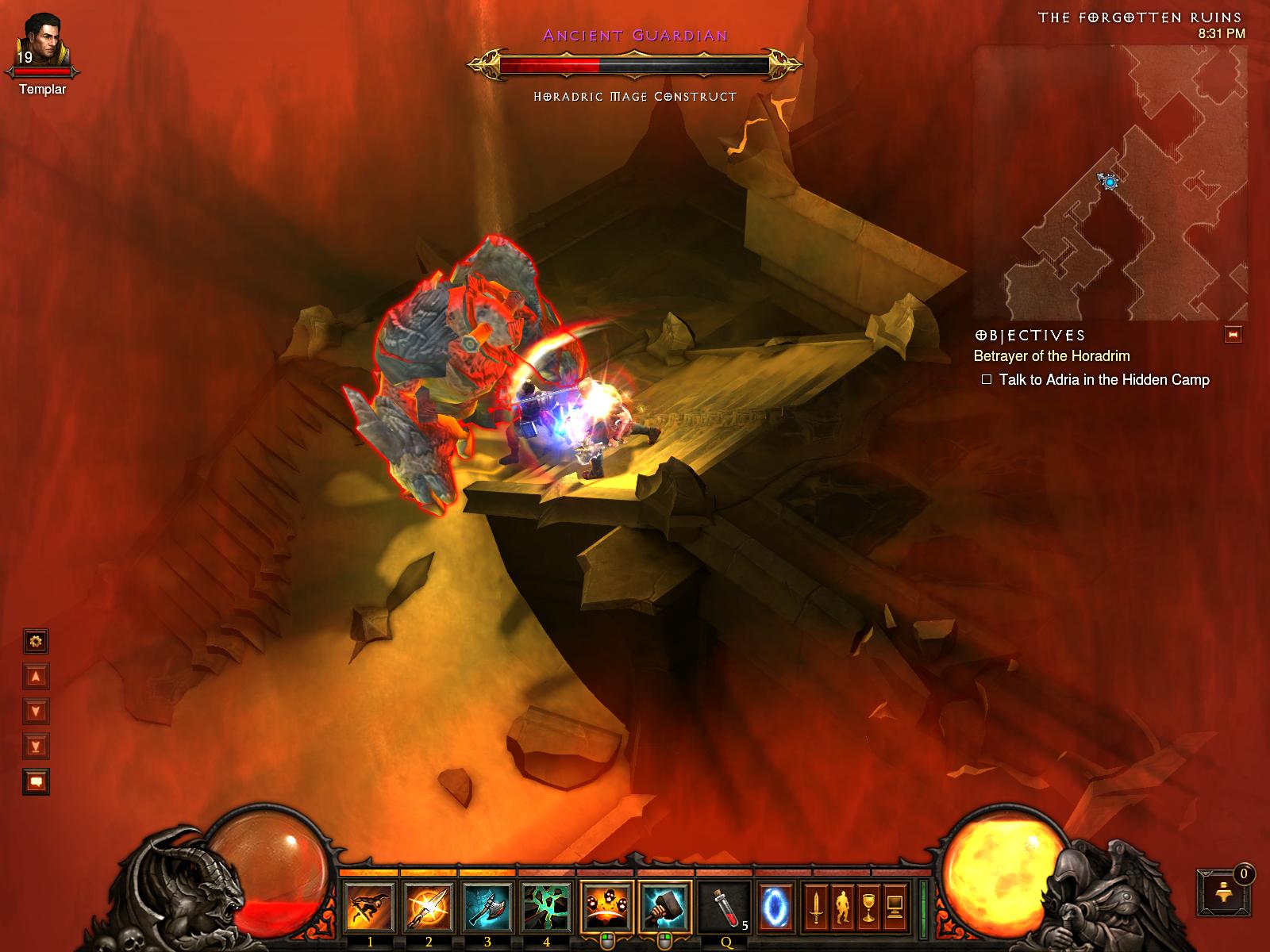Show the goblet achievements panel
The image size is (1270, 952).
click(x=868, y=906)
